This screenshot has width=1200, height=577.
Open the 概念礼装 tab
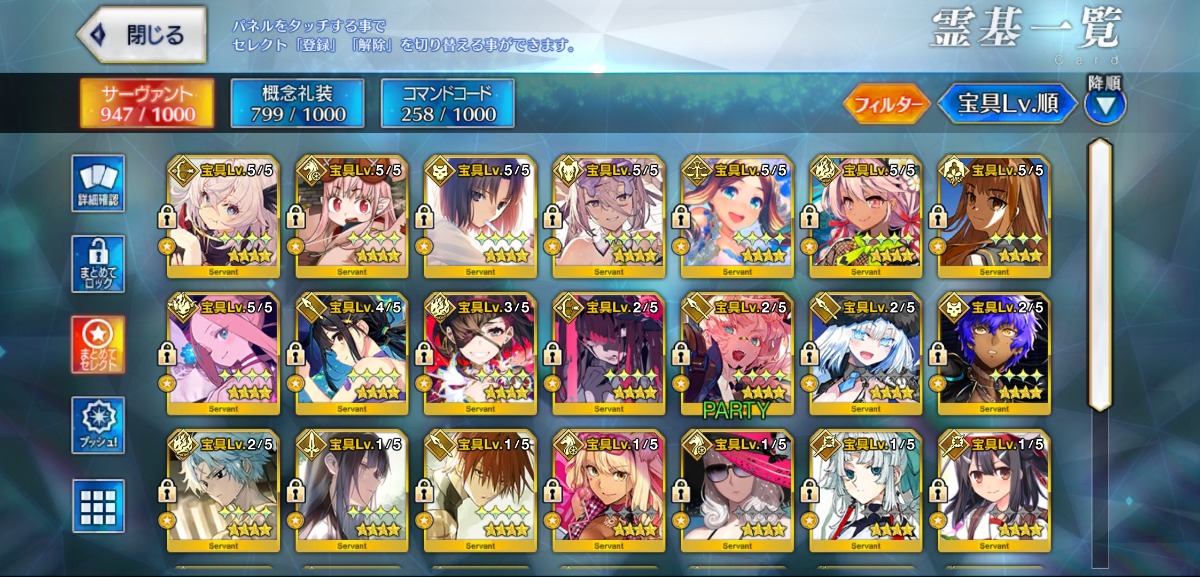point(297,103)
